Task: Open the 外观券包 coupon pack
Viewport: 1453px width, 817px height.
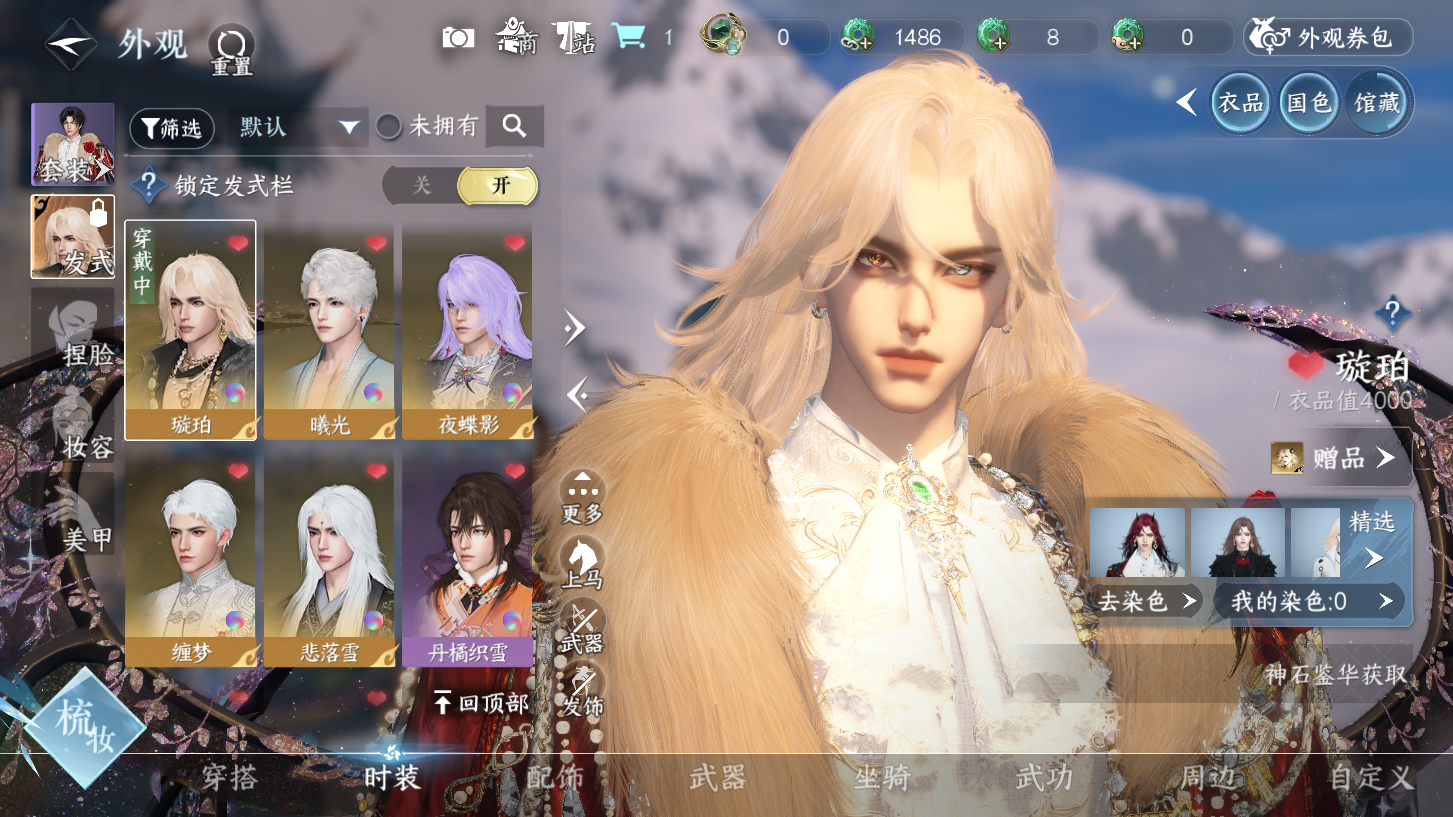Action: [1327, 38]
